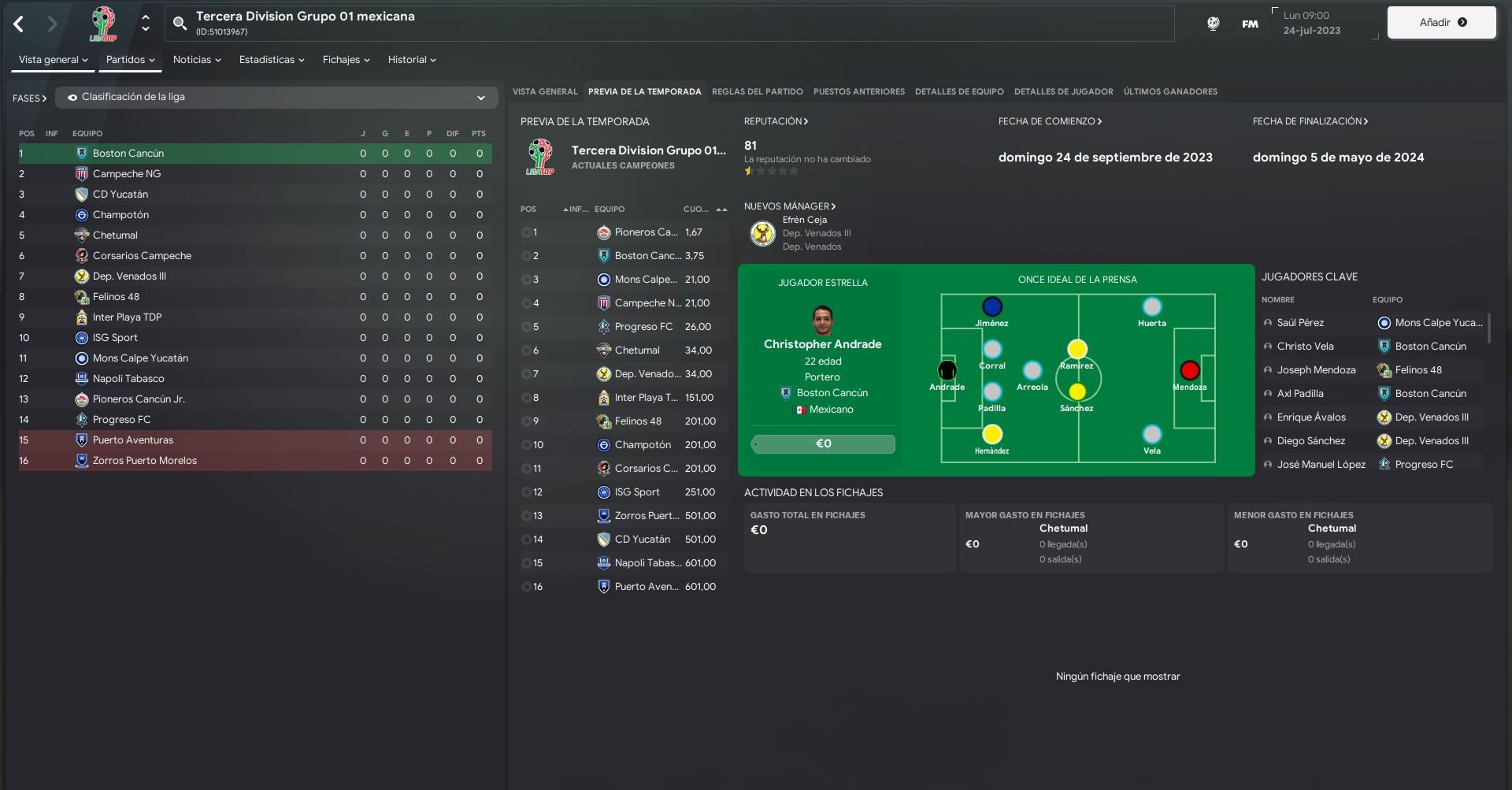This screenshot has height=790, width=1512.
Task: Open Zorros Puerto Morelos team row
Action: [145, 461]
